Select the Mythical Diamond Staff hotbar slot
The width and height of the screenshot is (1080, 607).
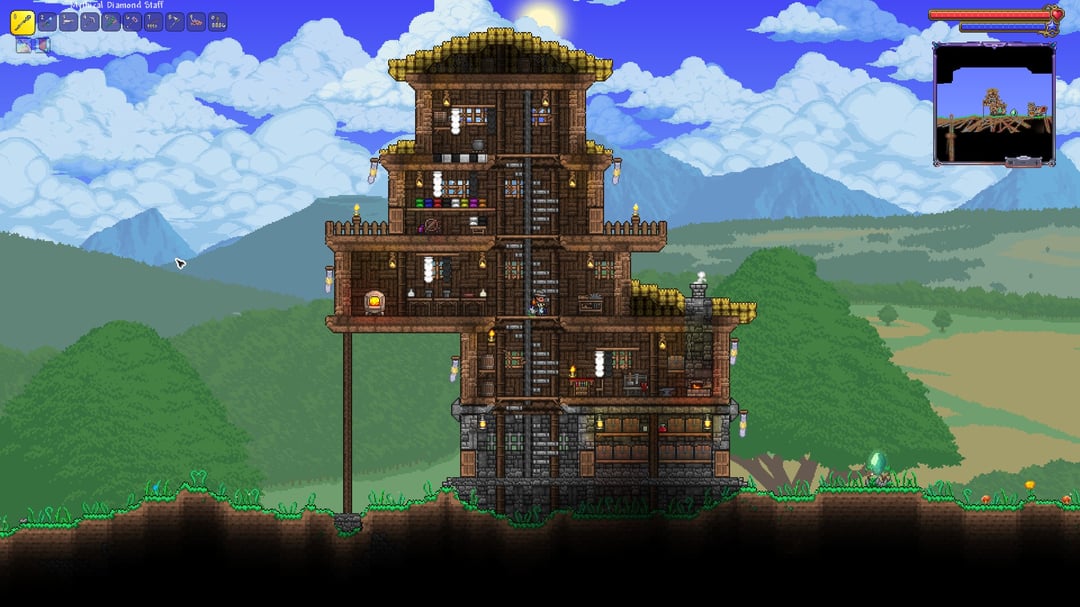(x=22, y=21)
